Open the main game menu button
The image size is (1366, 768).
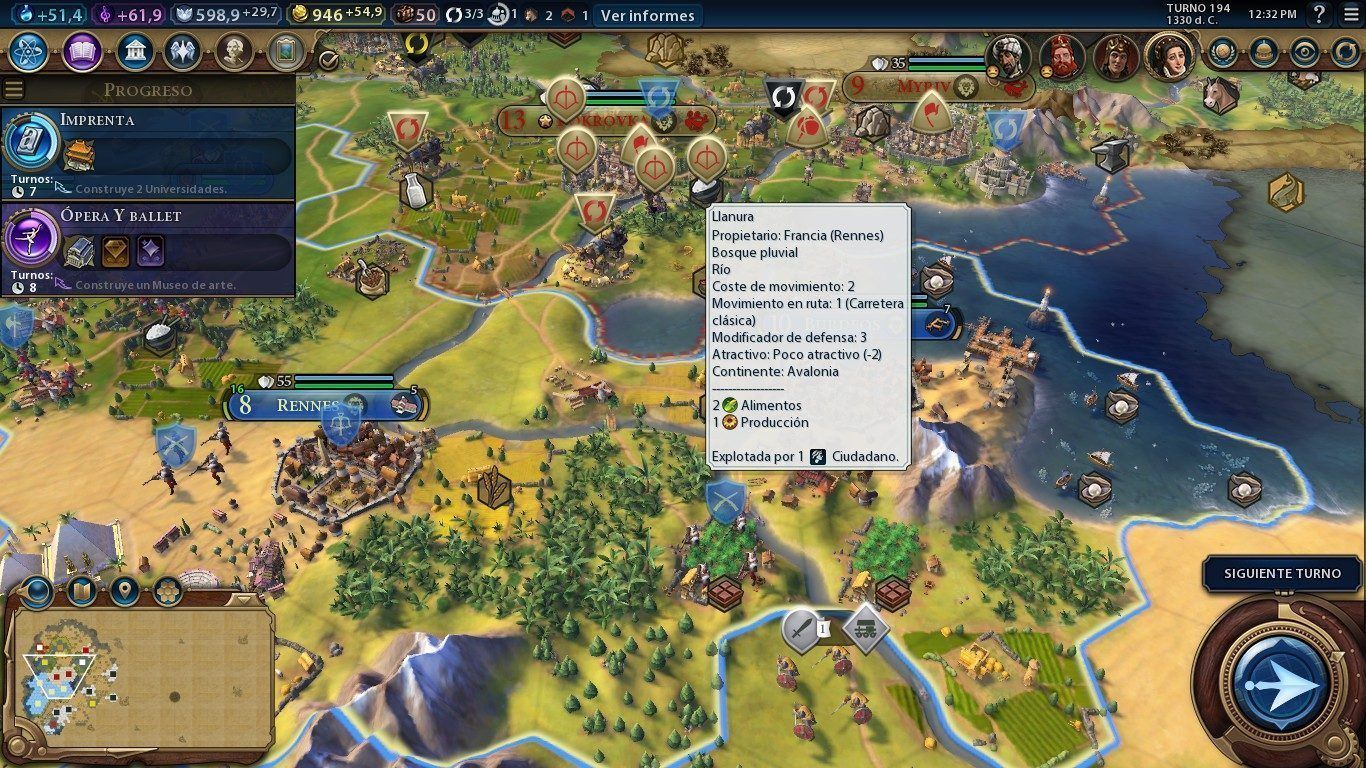pos(1349,14)
